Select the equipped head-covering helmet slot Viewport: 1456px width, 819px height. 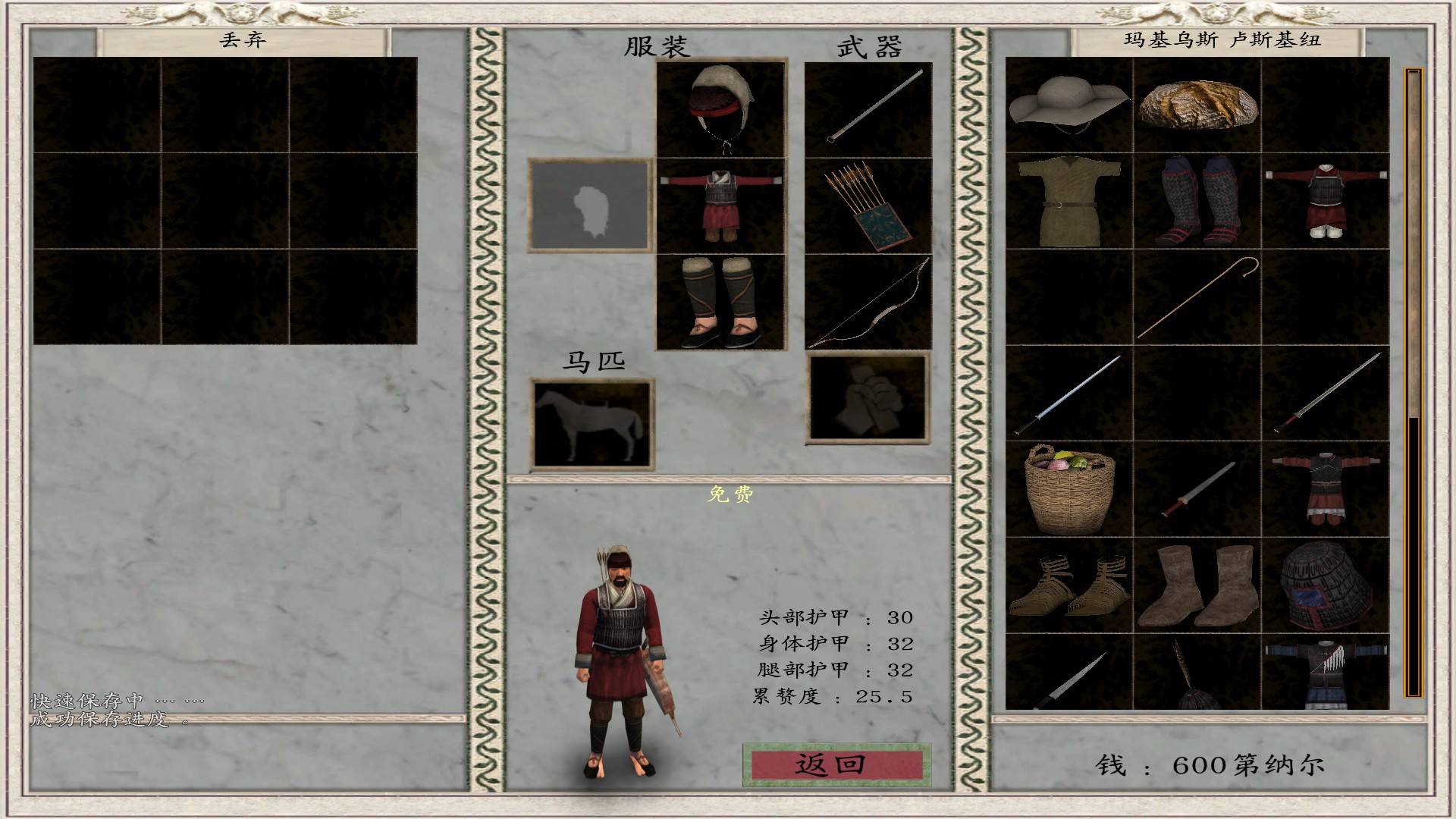coord(720,108)
